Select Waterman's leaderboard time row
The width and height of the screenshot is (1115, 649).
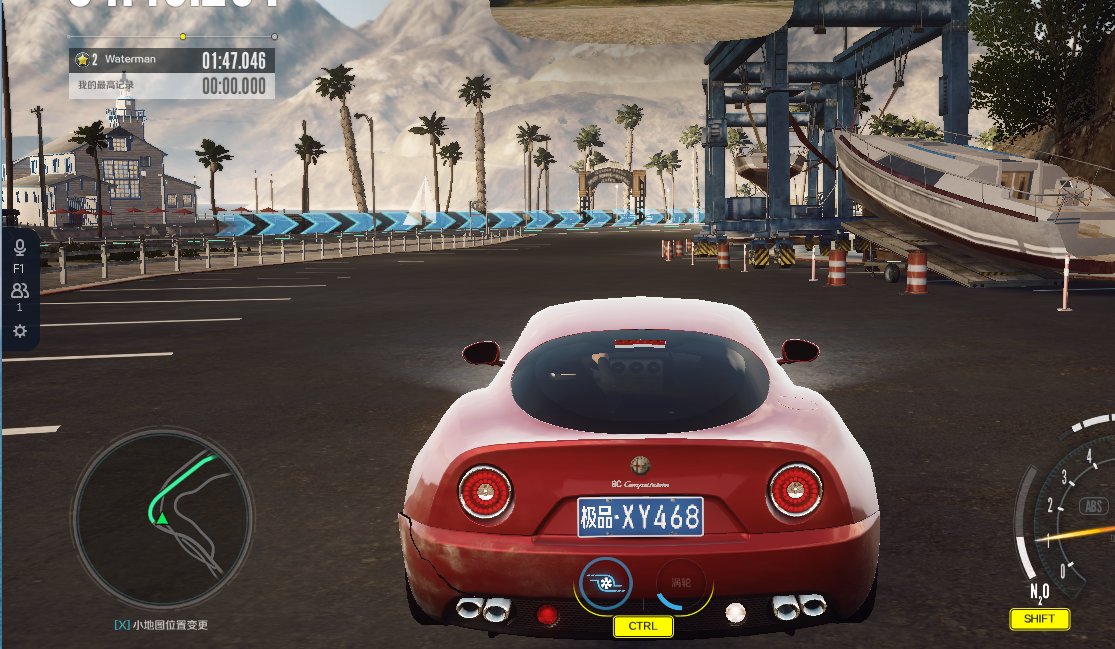(172, 60)
